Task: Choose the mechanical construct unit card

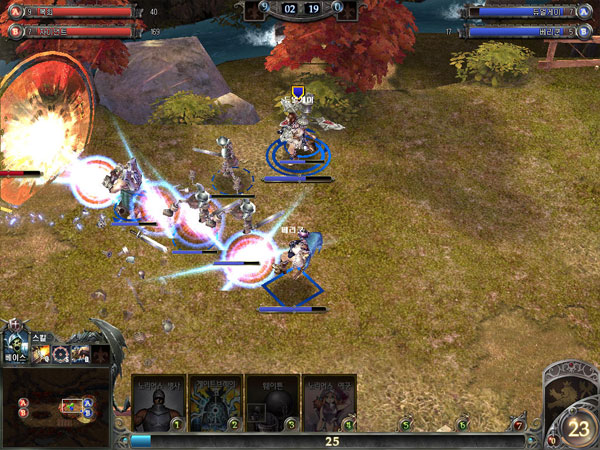Action: 216,402
